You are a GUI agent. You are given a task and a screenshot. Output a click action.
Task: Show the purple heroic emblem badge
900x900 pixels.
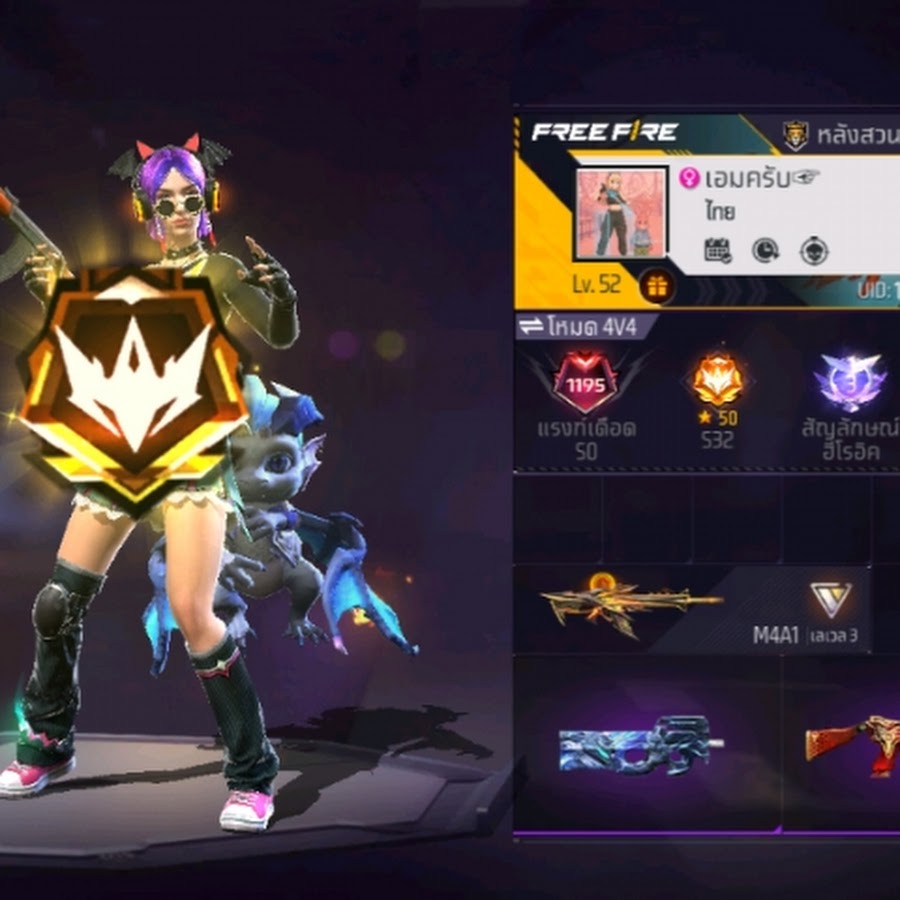click(x=849, y=382)
